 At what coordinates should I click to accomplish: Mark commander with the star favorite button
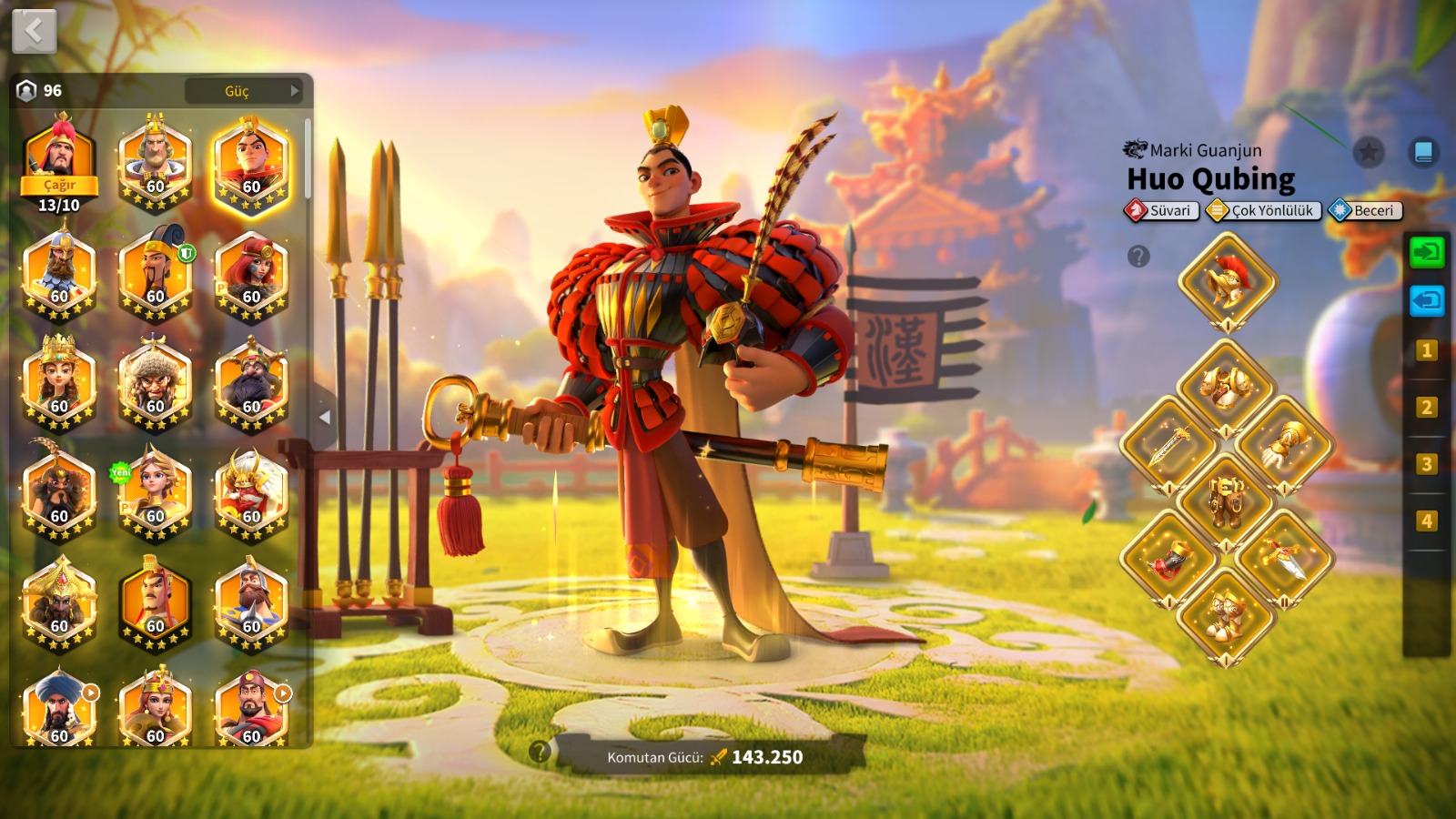tap(1368, 152)
